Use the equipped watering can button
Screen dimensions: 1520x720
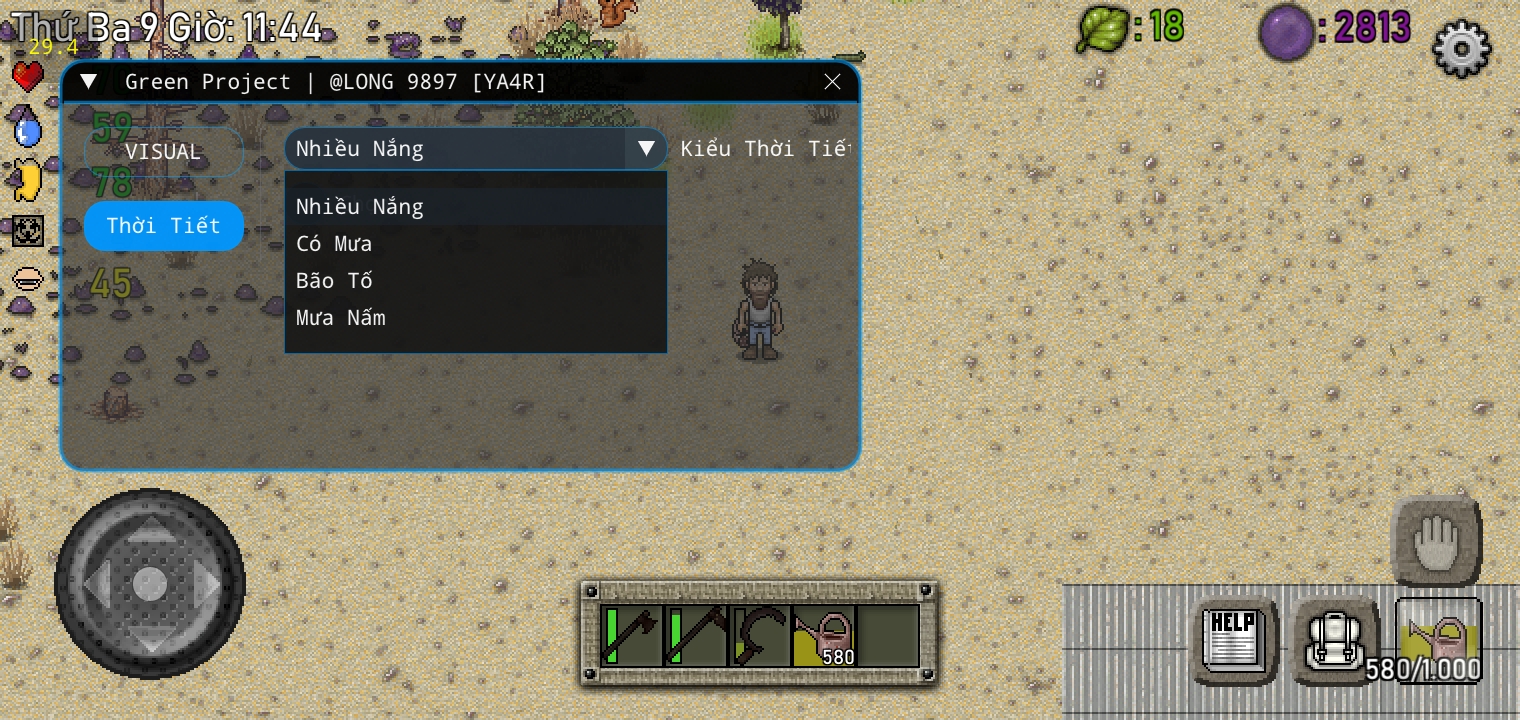(x=1438, y=640)
